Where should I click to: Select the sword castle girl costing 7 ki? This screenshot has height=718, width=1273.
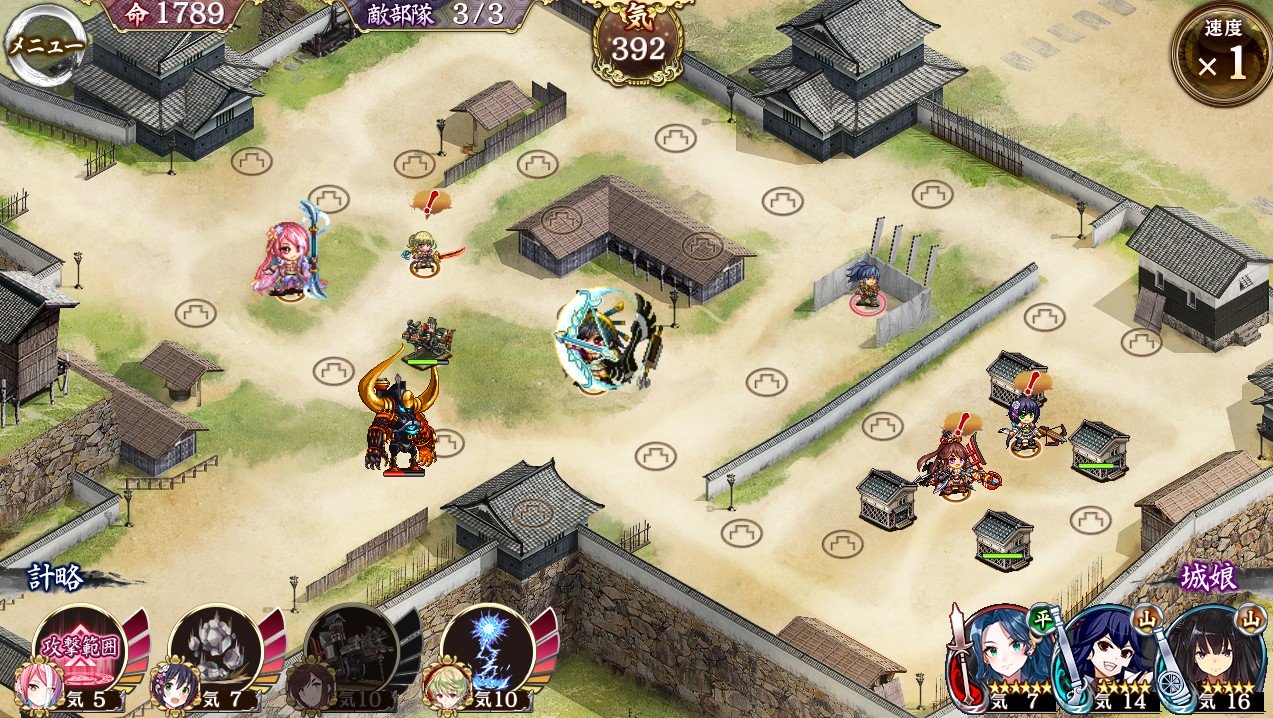[1005, 657]
